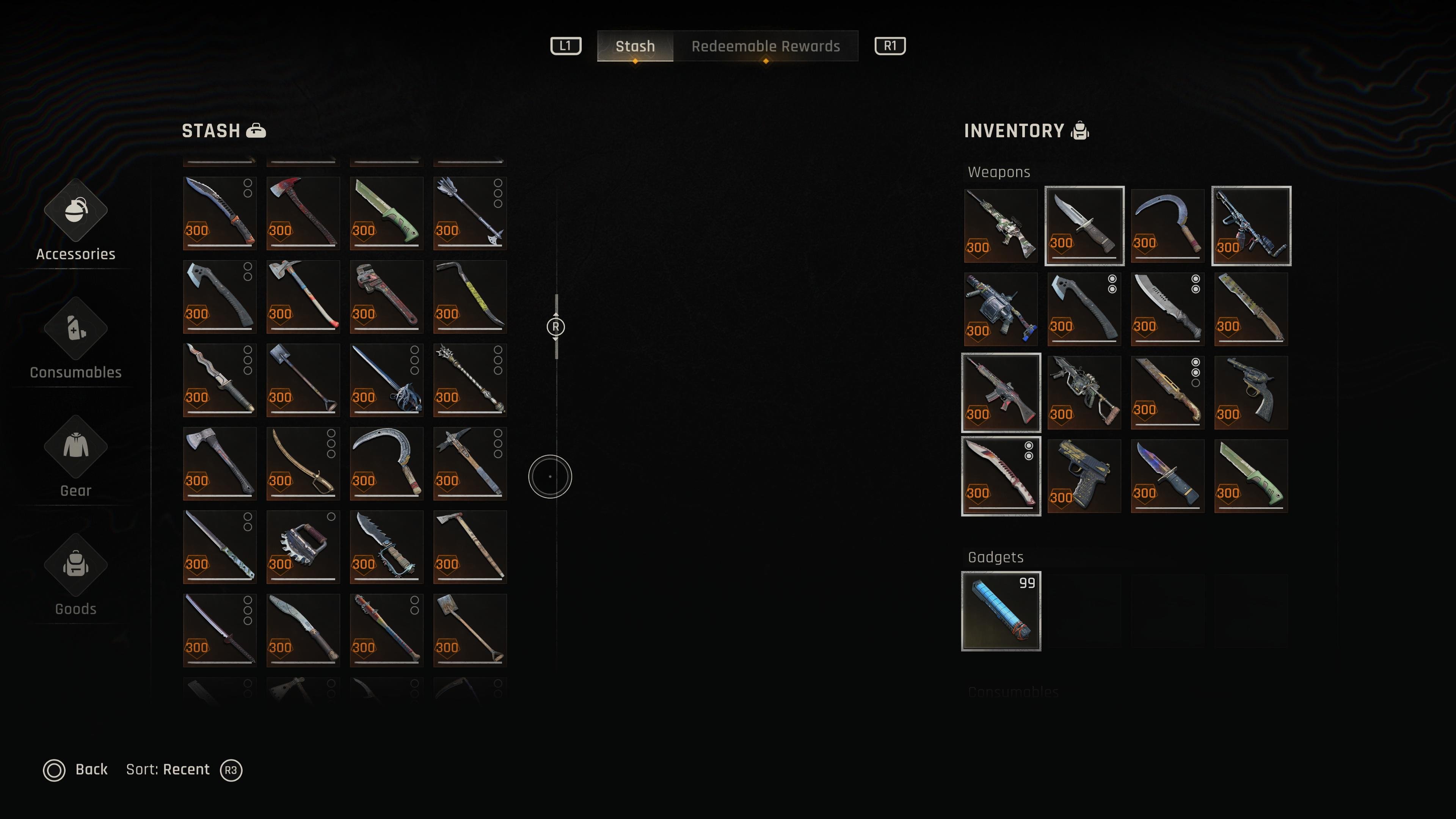Select the camouflage rifle in inventory
This screenshot has height=819, width=1456.
[1001, 226]
